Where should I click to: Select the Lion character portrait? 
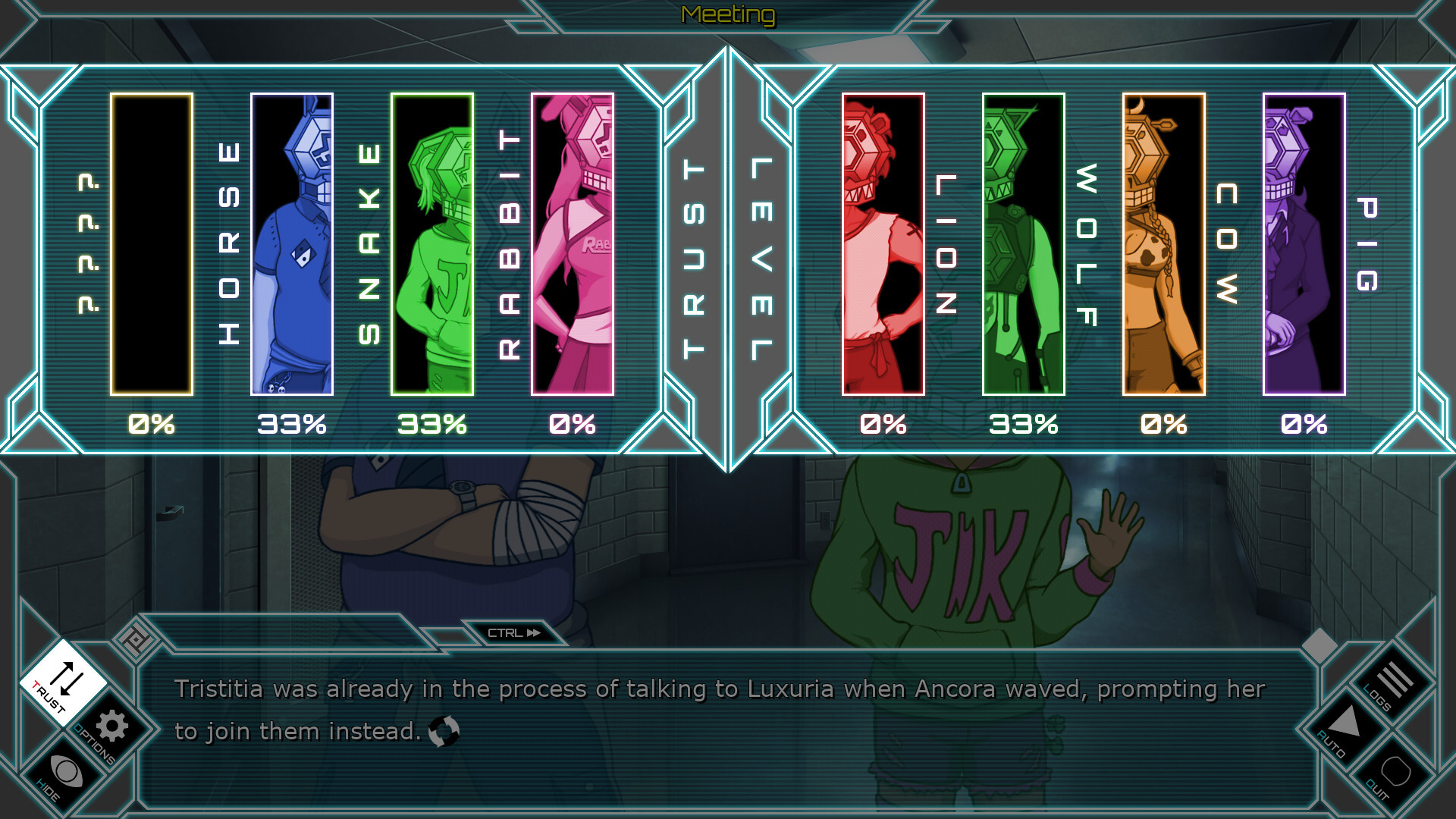point(883,244)
